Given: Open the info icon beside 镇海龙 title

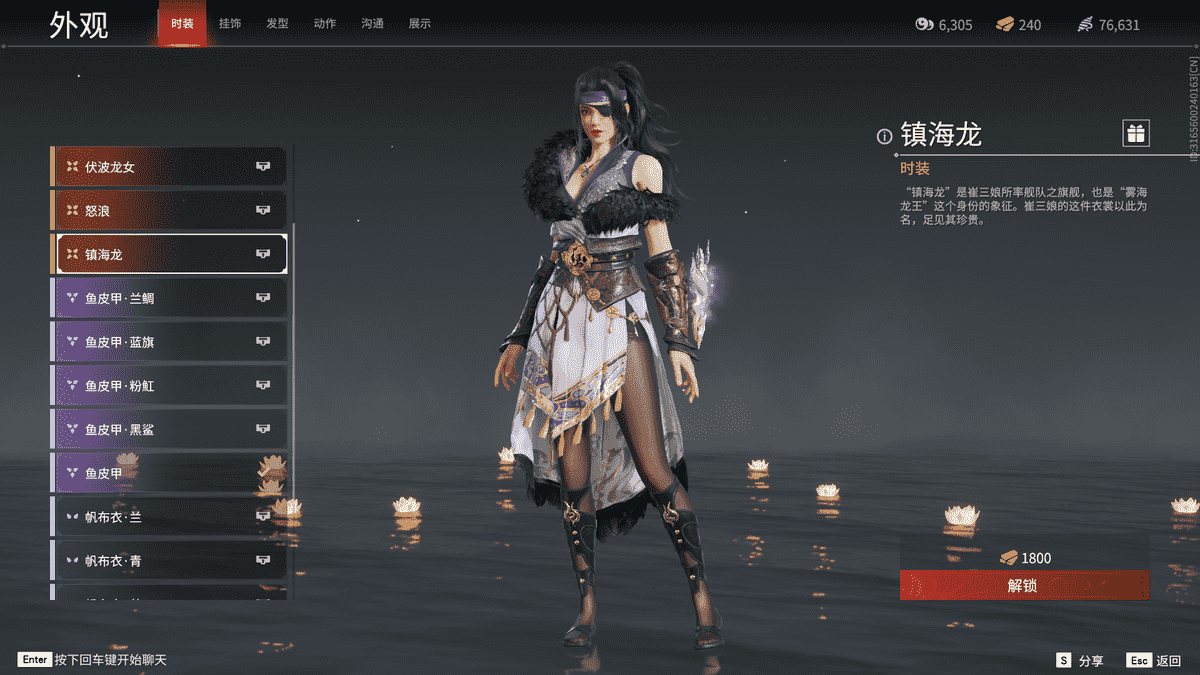Looking at the screenshot, I should pyautogui.click(x=884, y=136).
